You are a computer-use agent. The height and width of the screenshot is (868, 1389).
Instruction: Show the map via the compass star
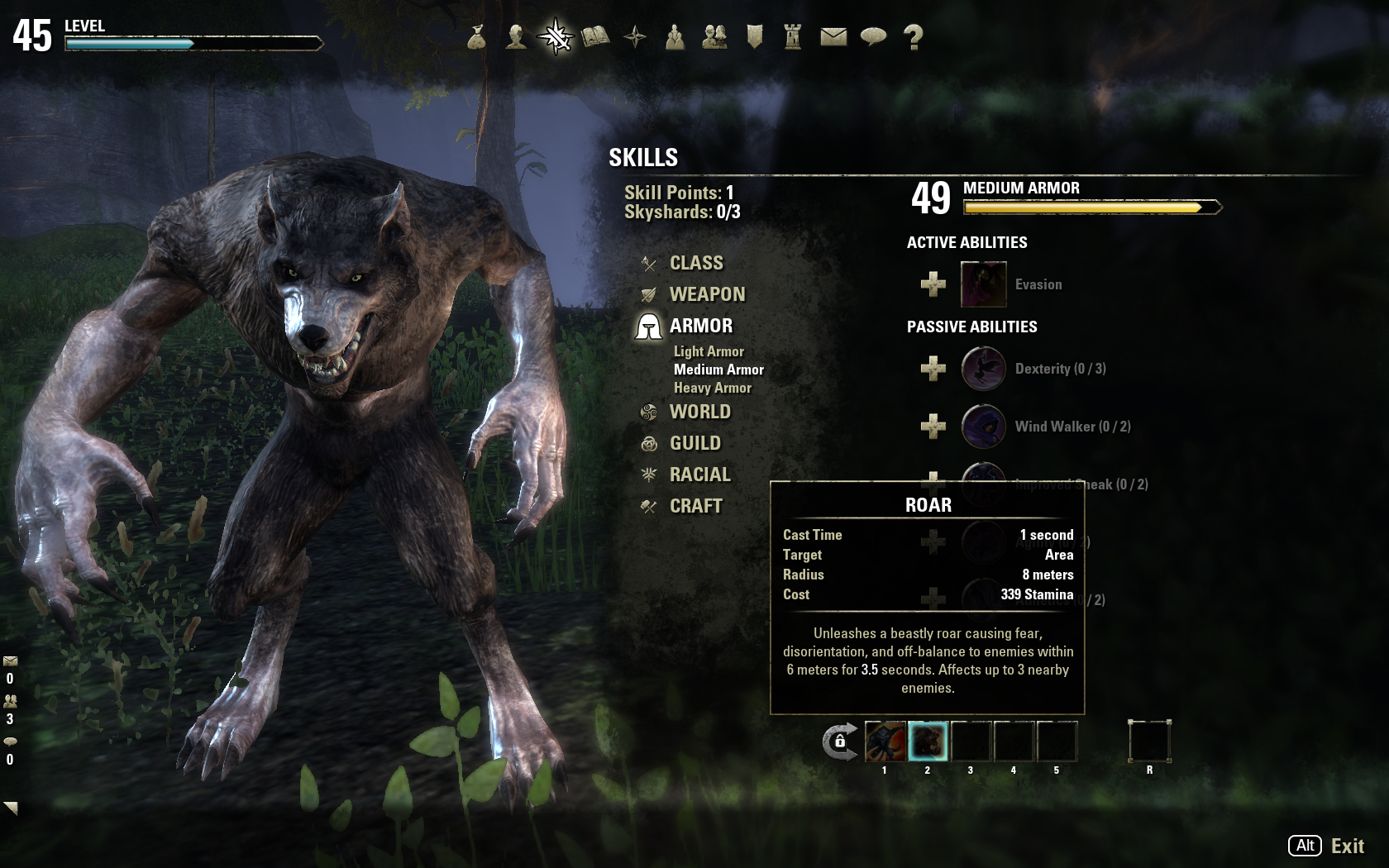[635, 36]
